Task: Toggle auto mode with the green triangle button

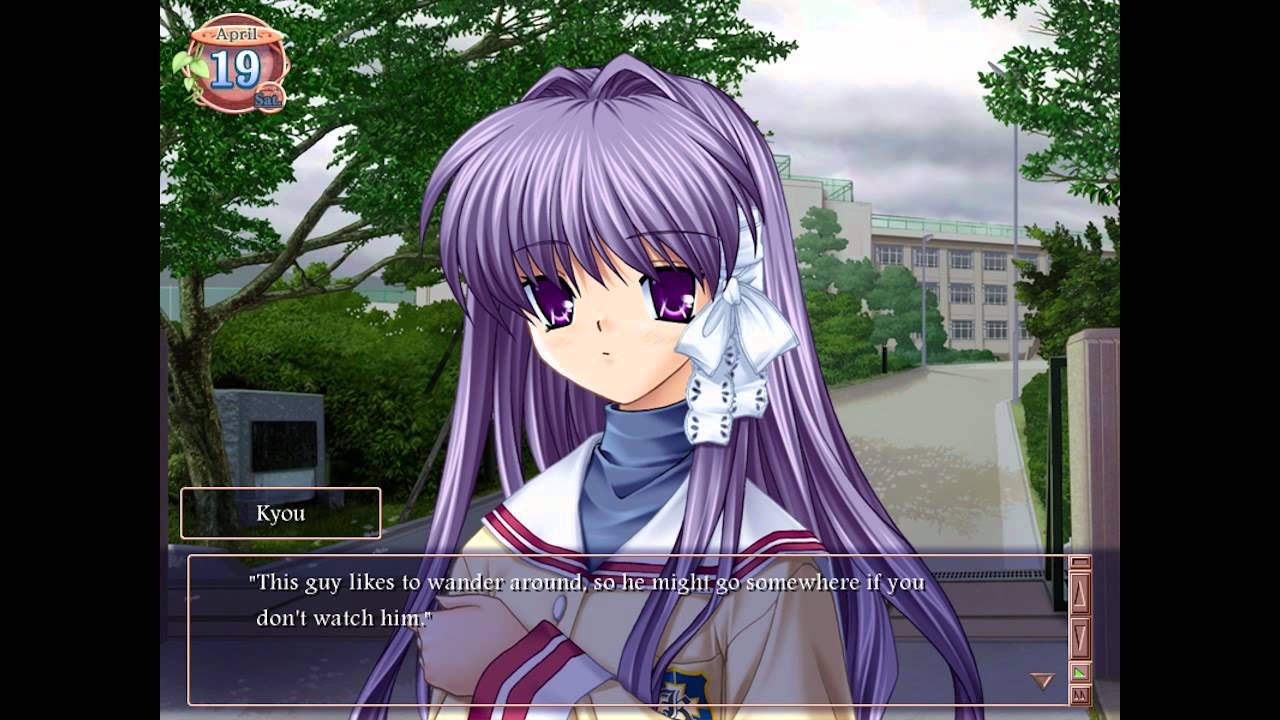Action: pyautogui.click(x=1080, y=673)
